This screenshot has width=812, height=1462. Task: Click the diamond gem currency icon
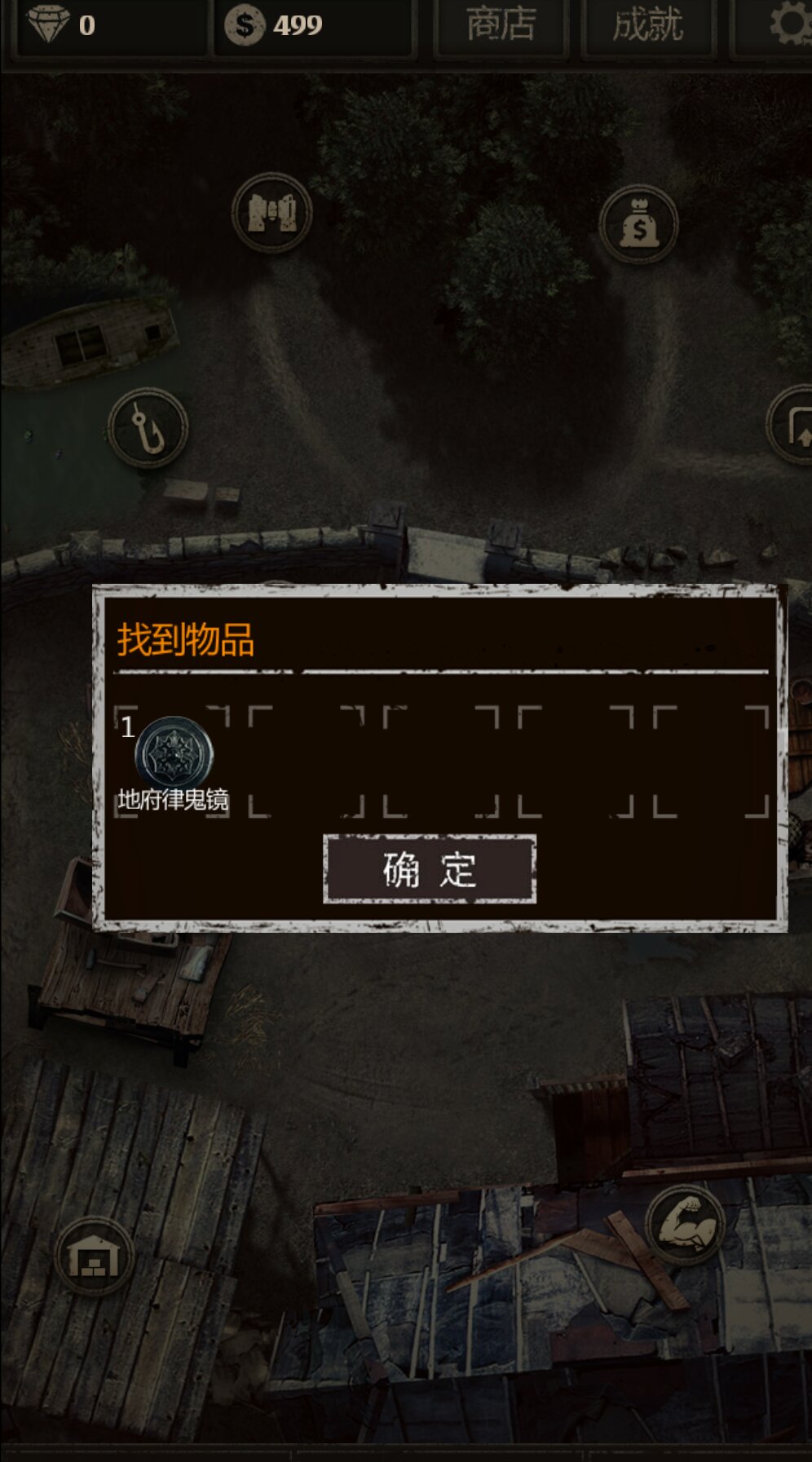click(x=49, y=24)
